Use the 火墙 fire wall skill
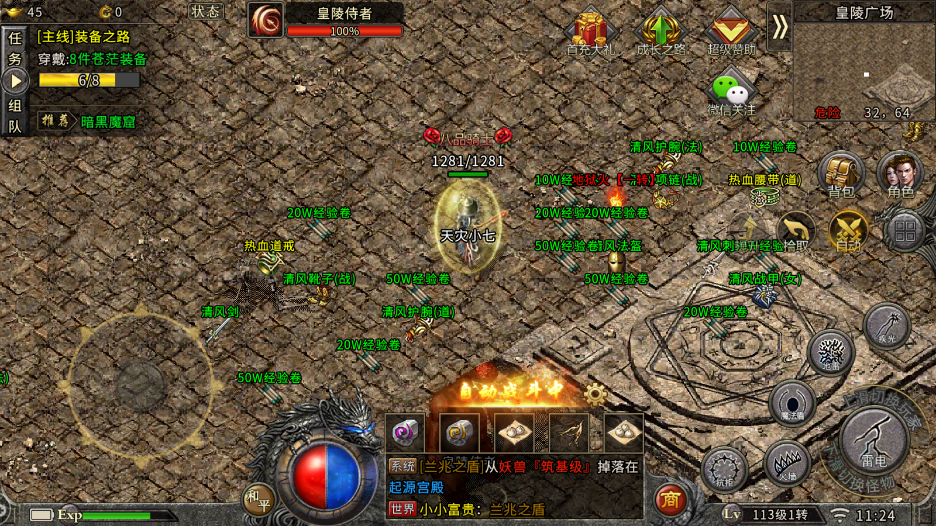The image size is (936, 526). point(786,464)
